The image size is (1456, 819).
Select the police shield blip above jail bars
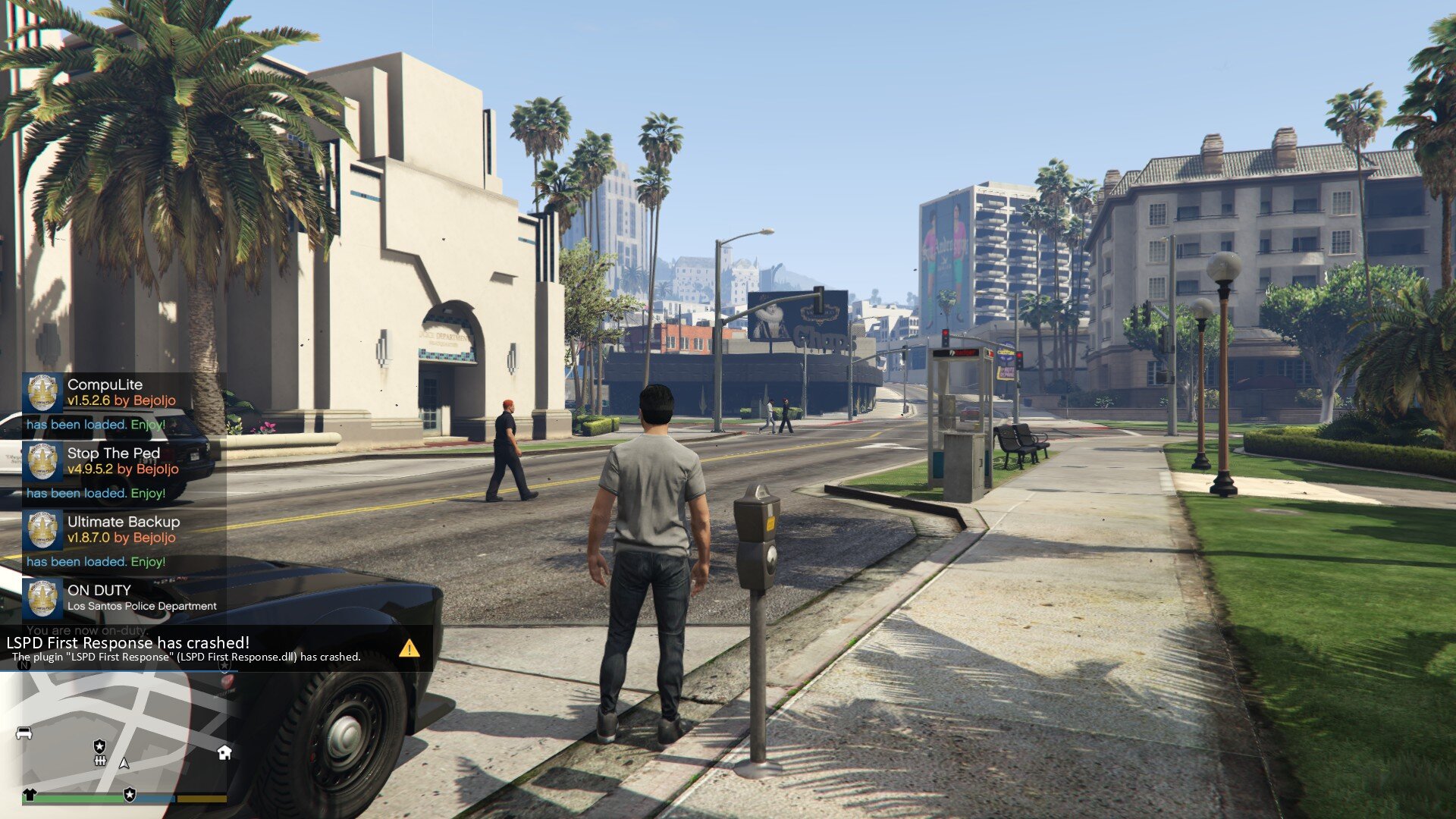tap(99, 746)
